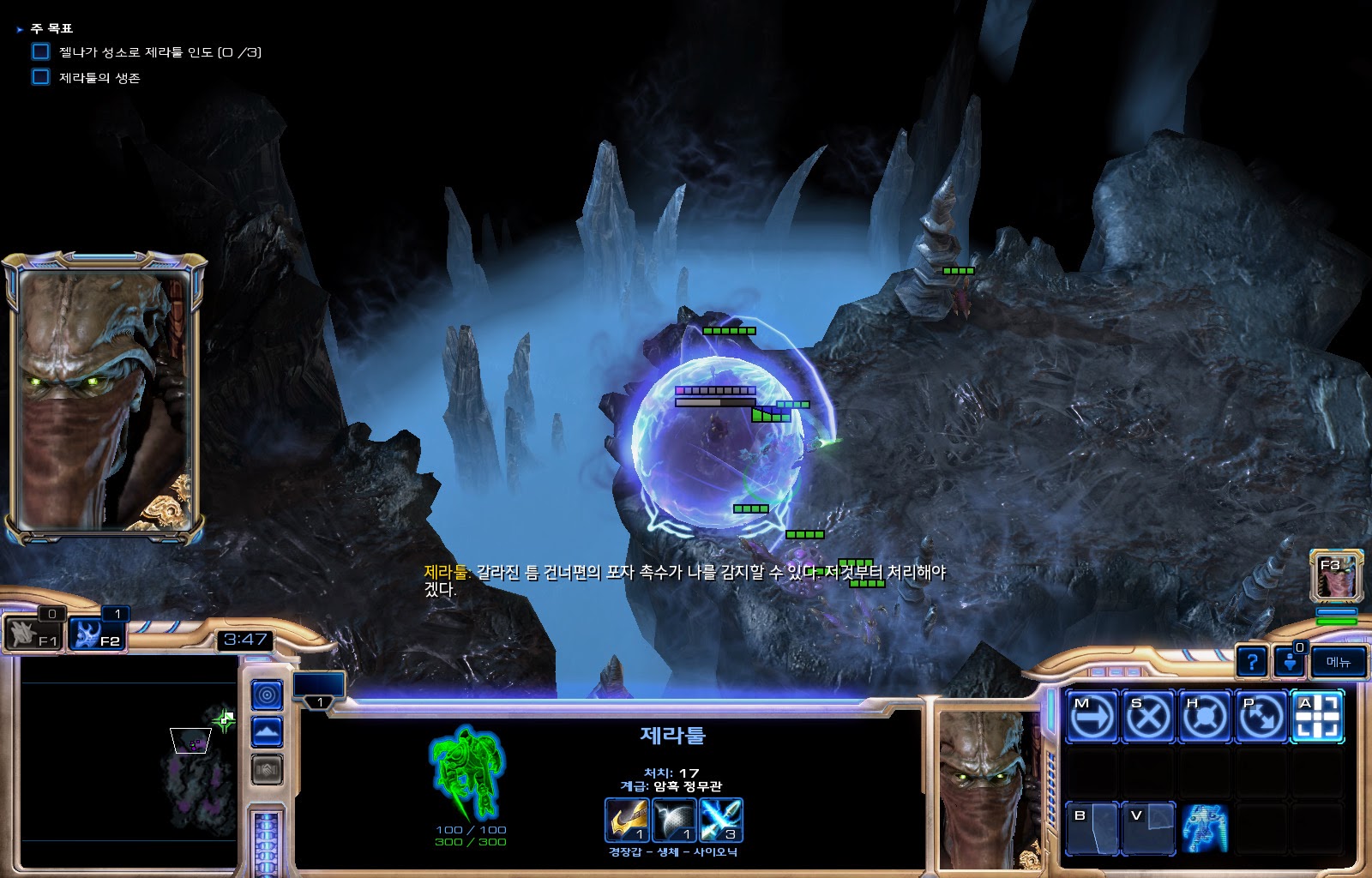The width and height of the screenshot is (1372, 878).
Task: Select the F3 hero portrait button
Action: tap(1336, 575)
